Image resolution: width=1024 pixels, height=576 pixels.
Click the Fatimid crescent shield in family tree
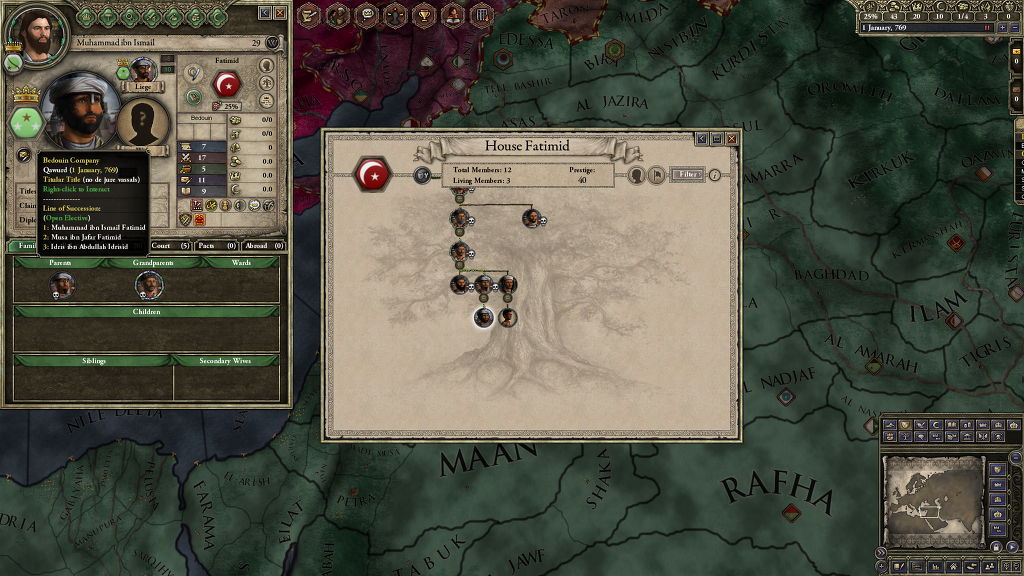point(374,175)
